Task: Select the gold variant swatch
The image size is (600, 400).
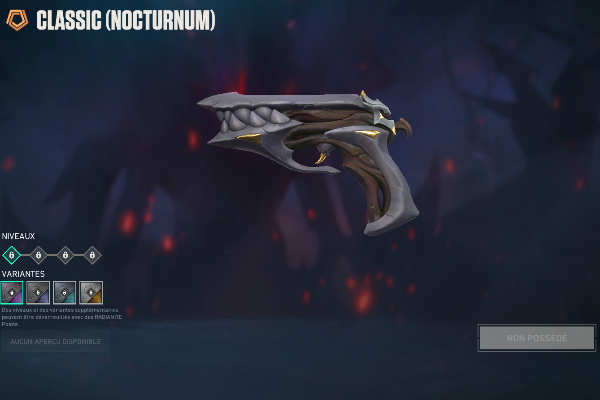Action: coord(91,292)
